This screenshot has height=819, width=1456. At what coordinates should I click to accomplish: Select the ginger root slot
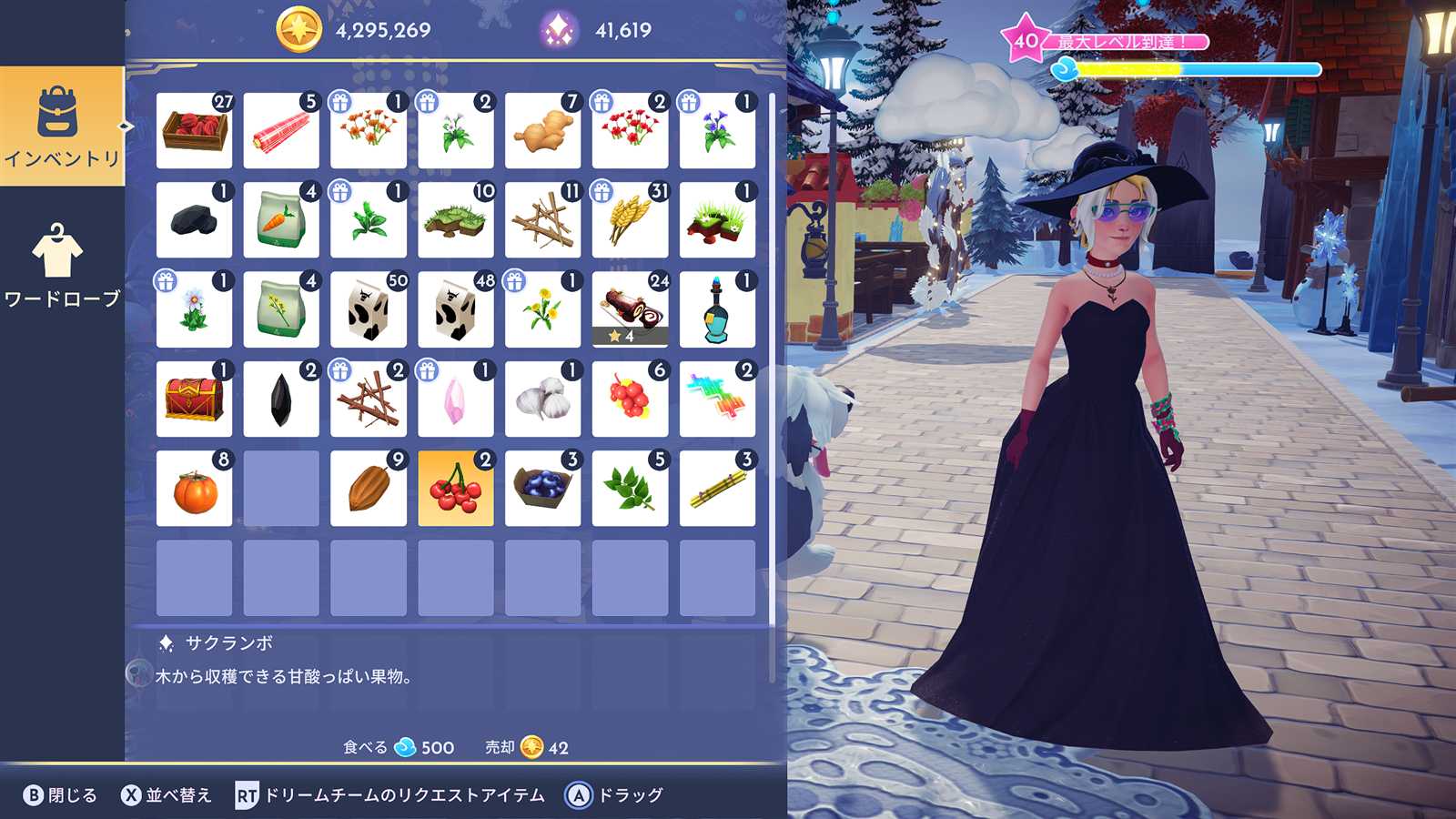(542, 131)
